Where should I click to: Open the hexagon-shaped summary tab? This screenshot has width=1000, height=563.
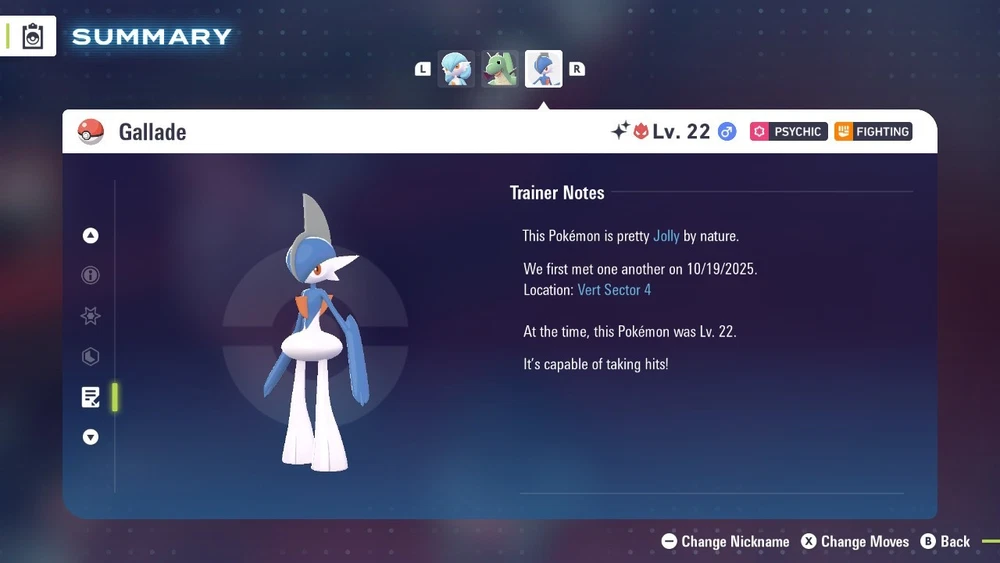pyautogui.click(x=91, y=357)
